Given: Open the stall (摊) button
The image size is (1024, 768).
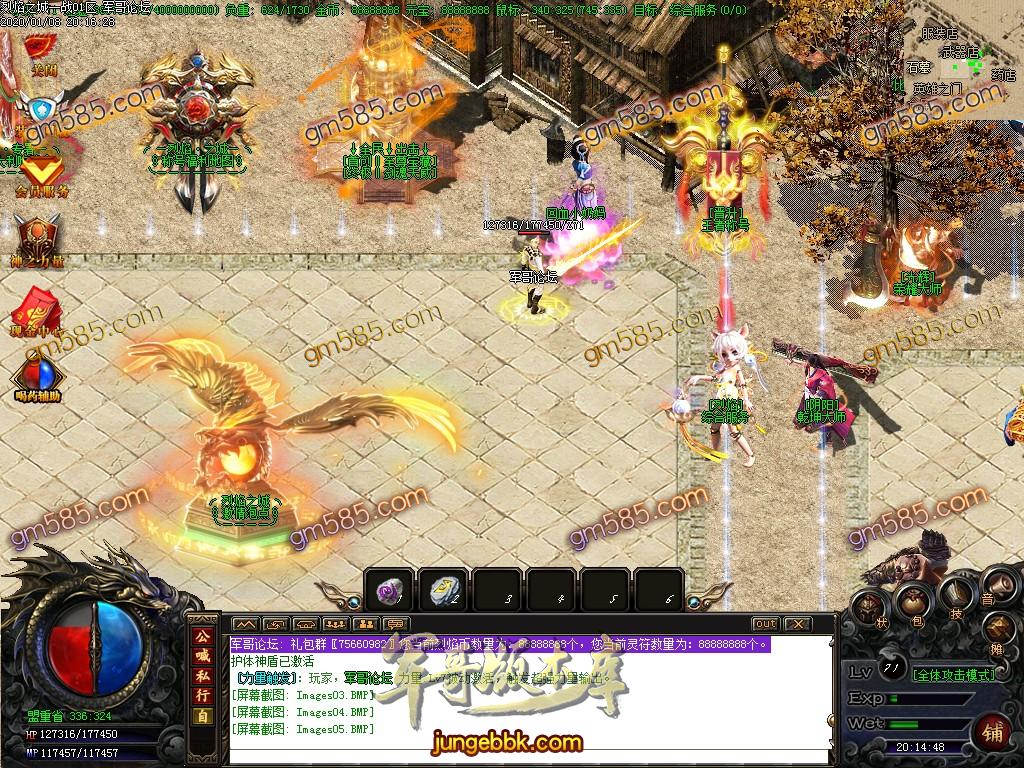Looking at the screenshot, I should pos(999,630).
